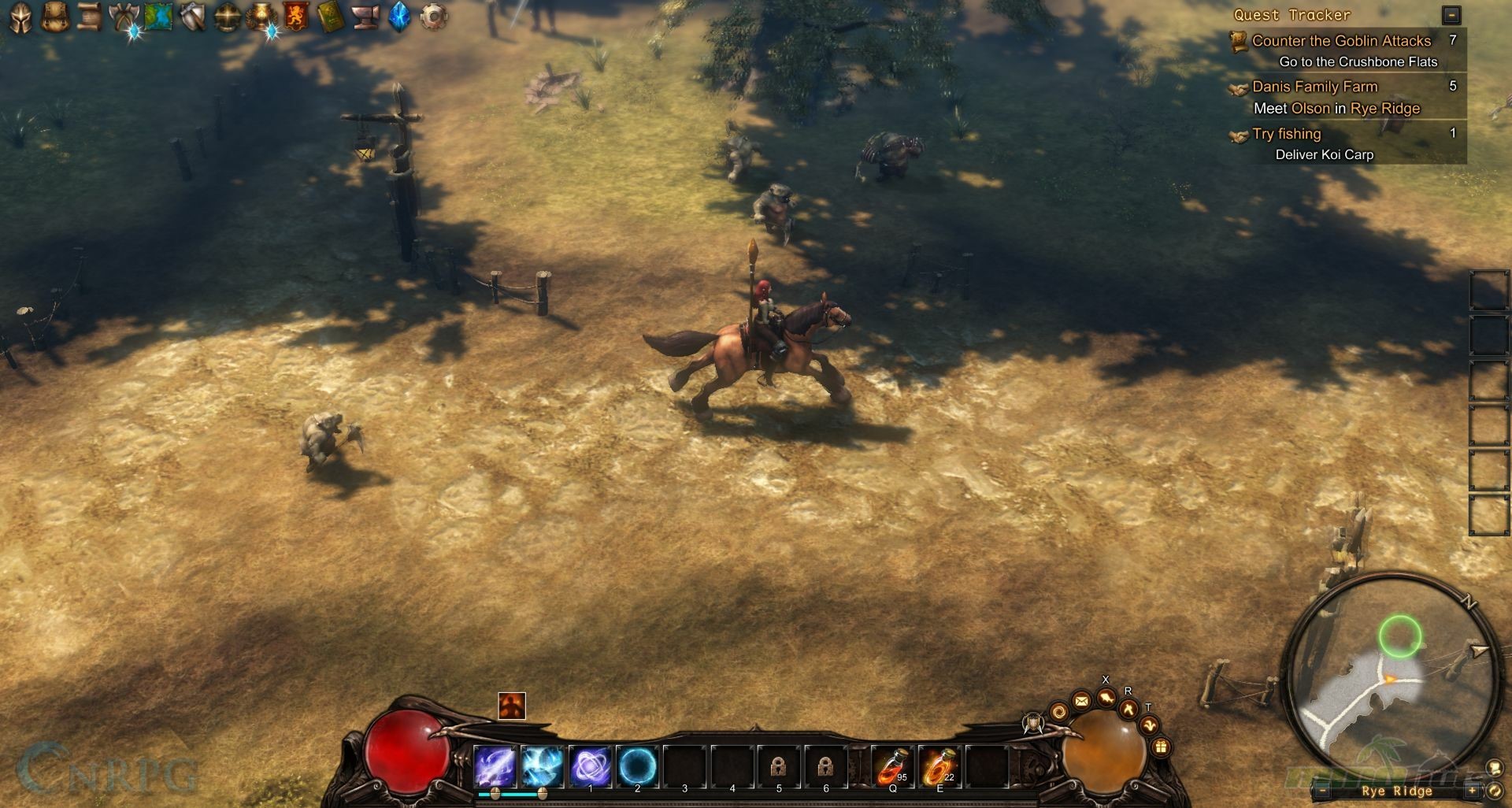
Task: Select the Try fishing quest
Action: pyautogui.click(x=1286, y=134)
